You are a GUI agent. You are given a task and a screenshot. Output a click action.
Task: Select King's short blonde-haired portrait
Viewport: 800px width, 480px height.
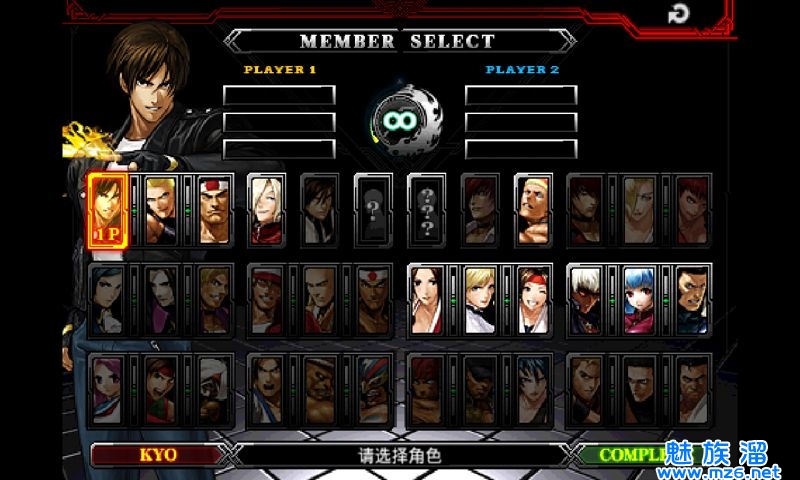point(480,300)
